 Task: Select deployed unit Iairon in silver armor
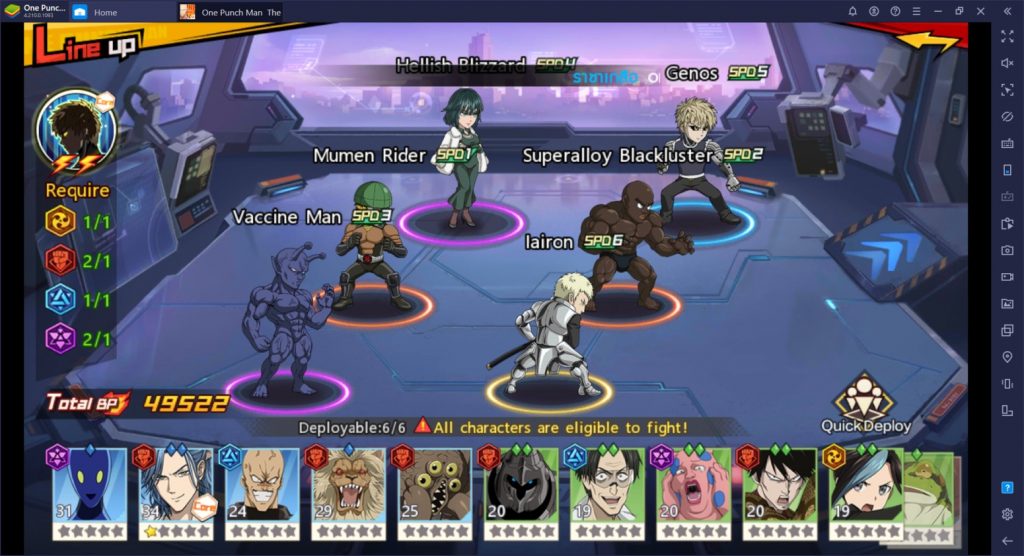(x=548, y=335)
